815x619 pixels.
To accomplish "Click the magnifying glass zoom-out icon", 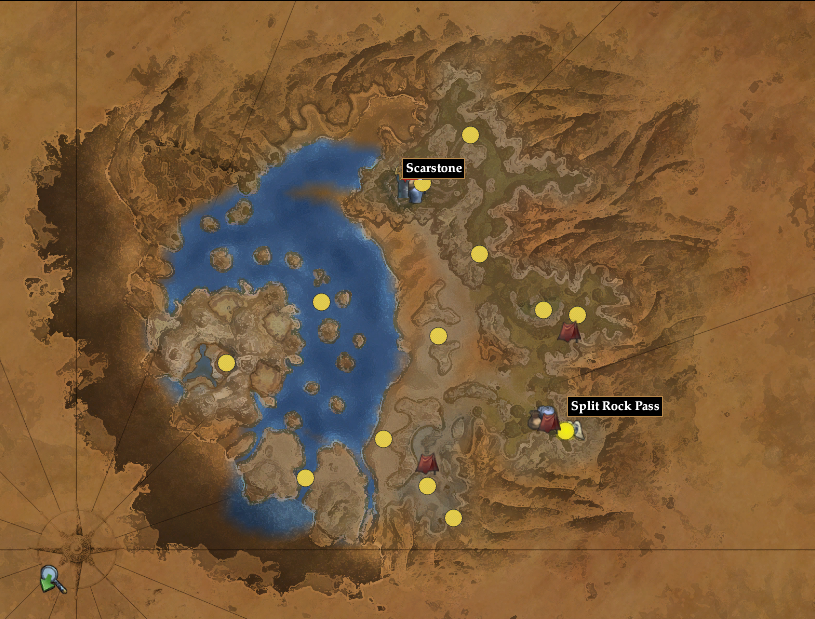I will point(51,578).
